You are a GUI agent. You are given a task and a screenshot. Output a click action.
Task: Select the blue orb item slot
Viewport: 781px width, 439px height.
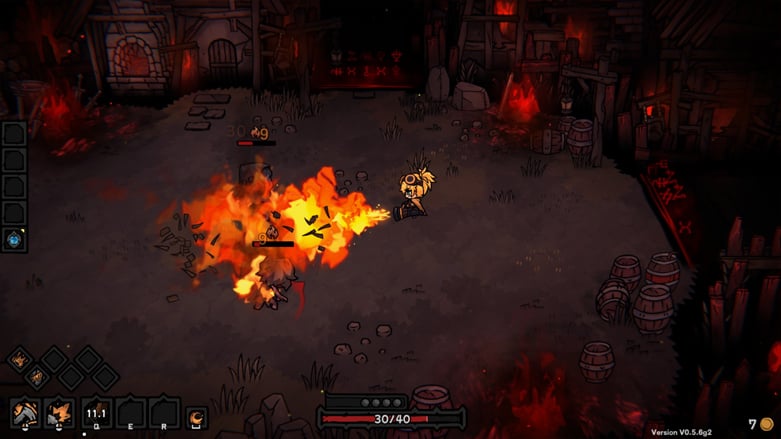[x=14, y=238]
